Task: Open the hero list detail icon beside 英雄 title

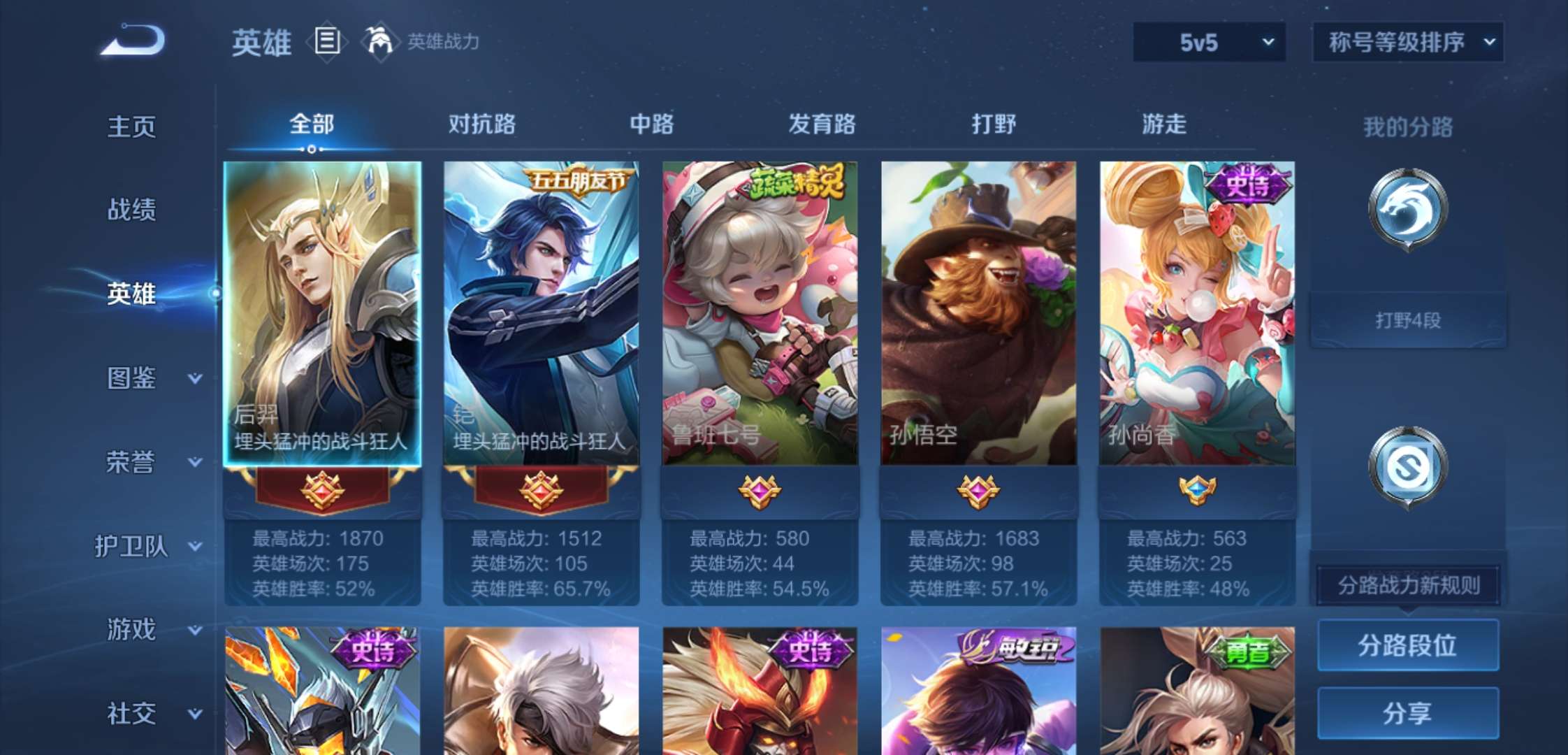Action: 326,42
